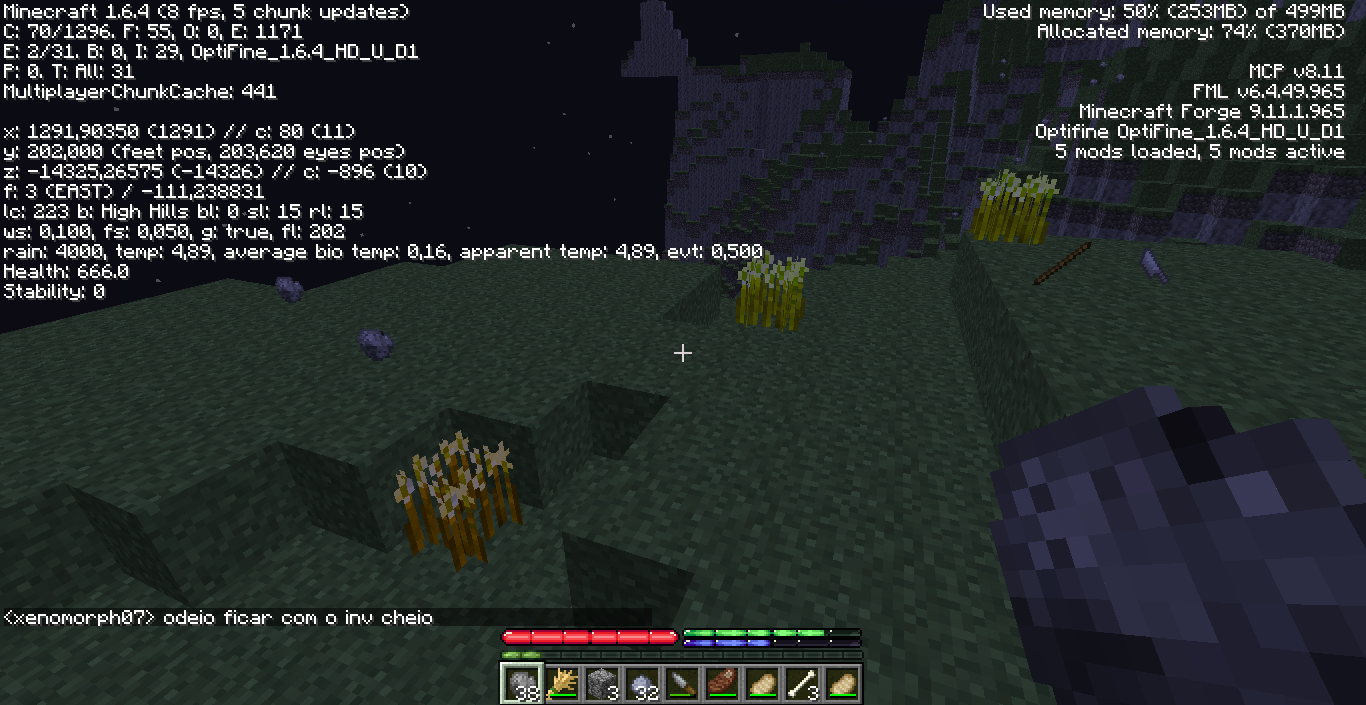The image size is (1366, 705).
Task: Choose the bone stack slot
Action: tap(802, 683)
